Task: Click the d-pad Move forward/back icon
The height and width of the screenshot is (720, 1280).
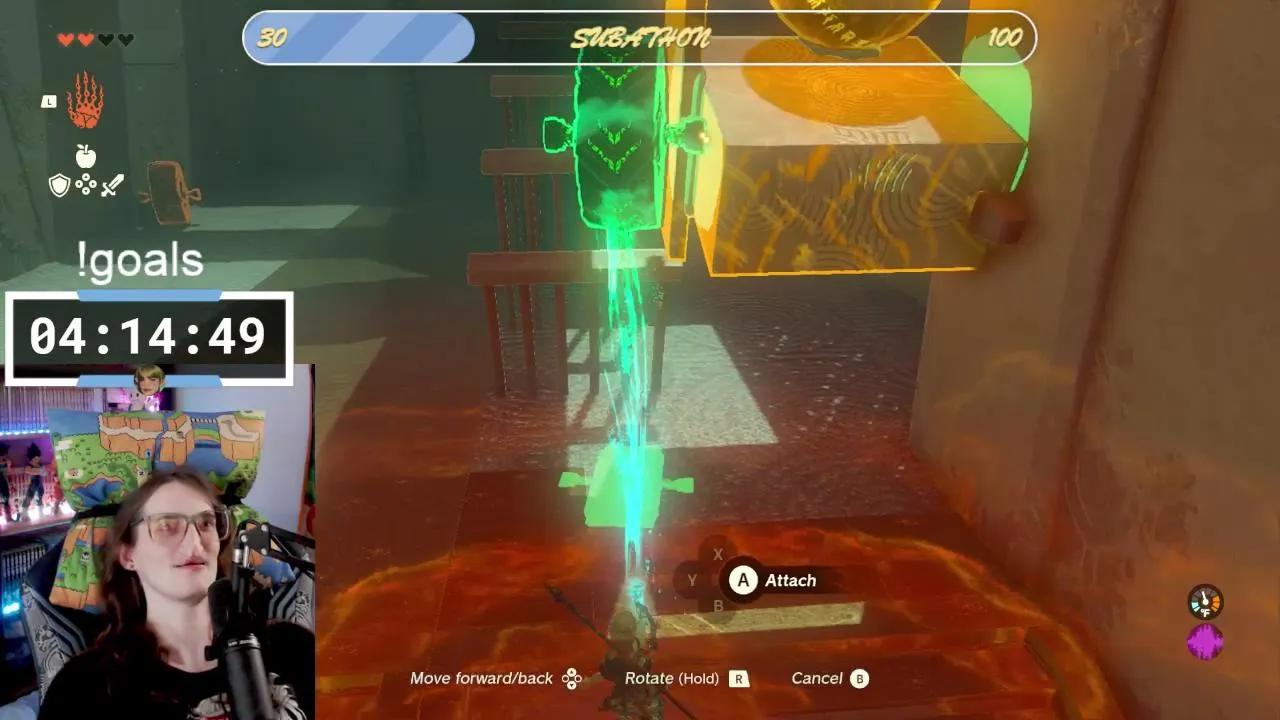Action: [x=571, y=677]
